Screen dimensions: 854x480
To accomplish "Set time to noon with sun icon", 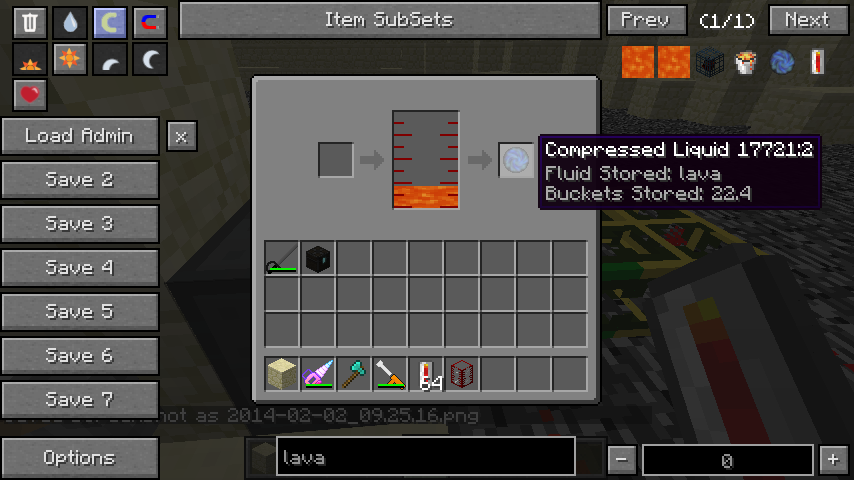I will (x=69, y=60).
